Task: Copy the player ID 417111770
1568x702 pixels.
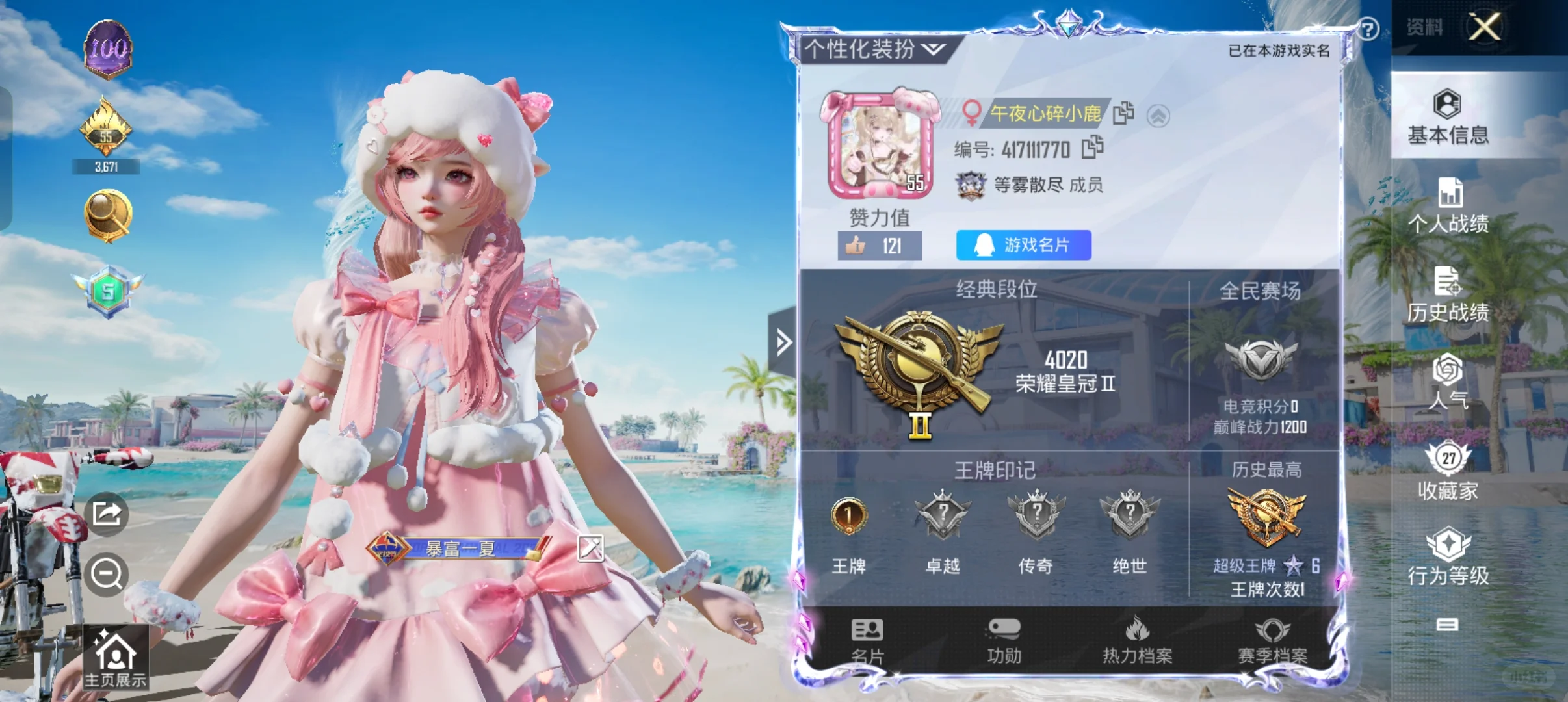Action: 1093,148
